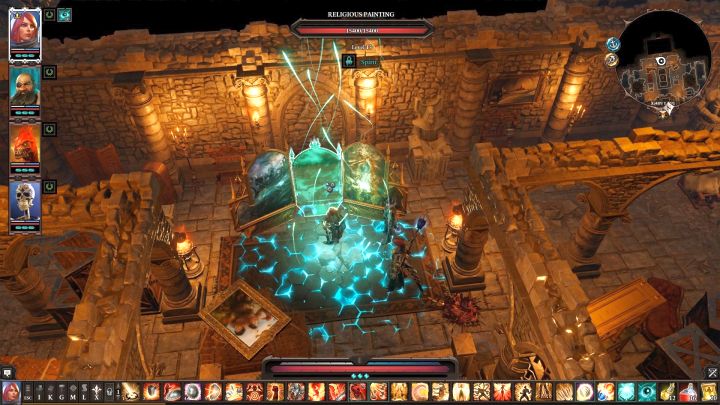Activate the teal eye skill in hotbar

pyautogui.click(x=646, y=391)
